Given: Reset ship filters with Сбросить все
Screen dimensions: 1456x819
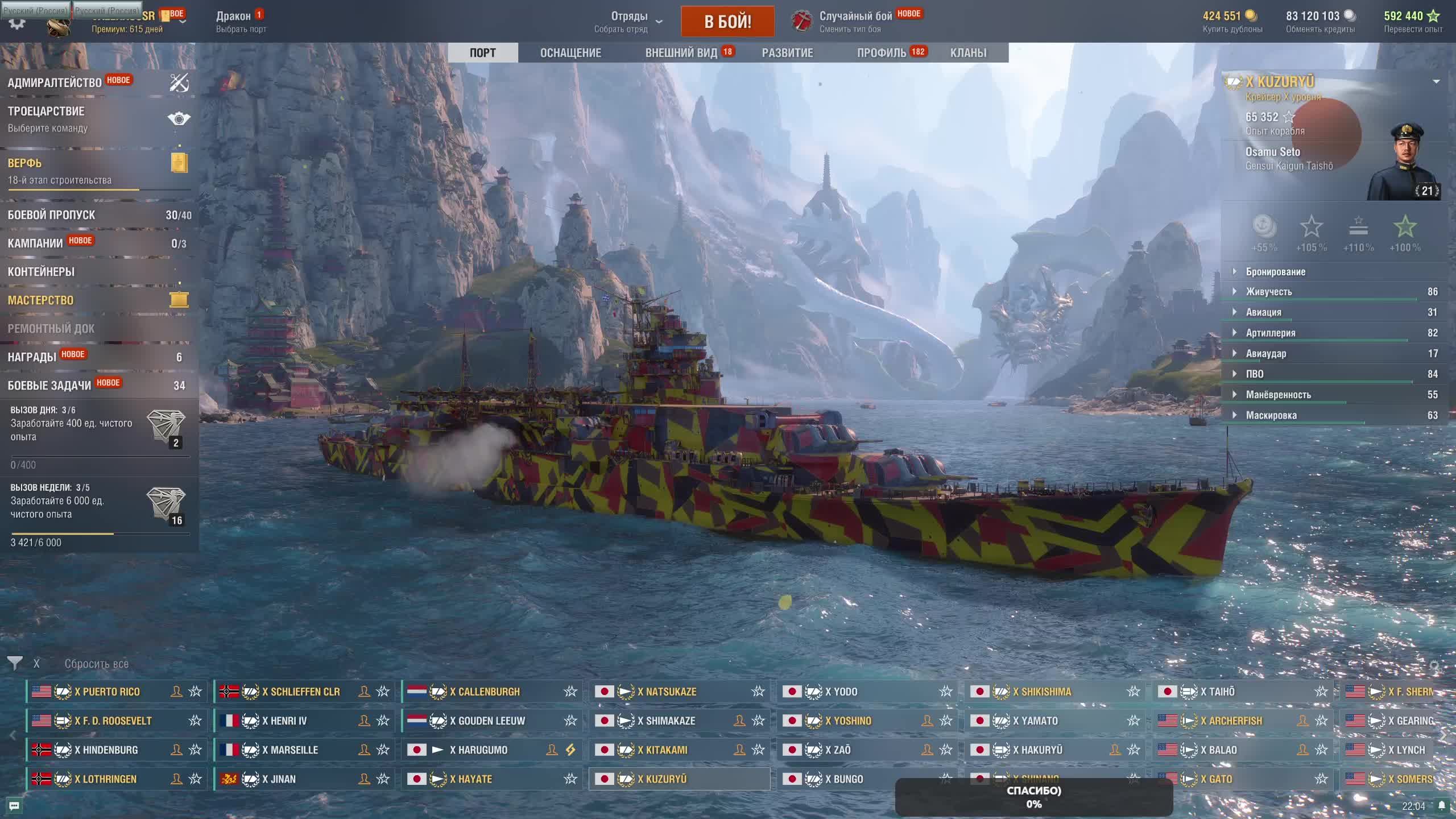Looking at the screenshot, I should pos(96,664).
